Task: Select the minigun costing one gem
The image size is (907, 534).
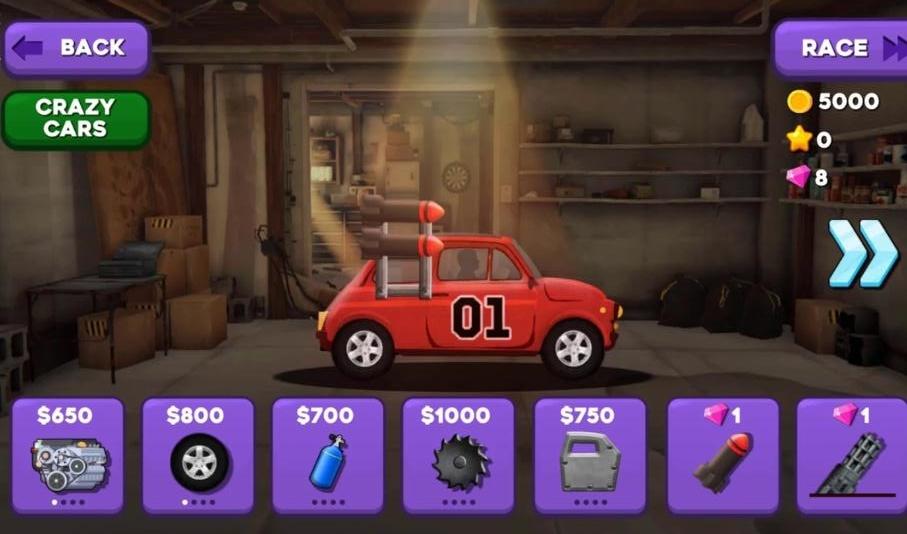Action: (x=852, y=455)
